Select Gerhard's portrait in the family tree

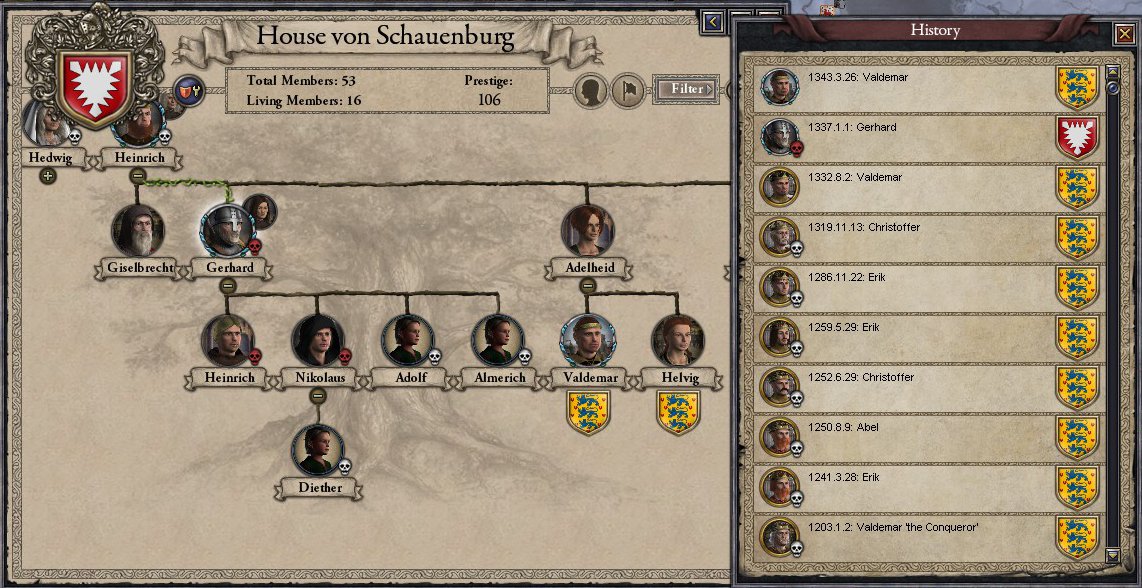(x=227, y=231)
